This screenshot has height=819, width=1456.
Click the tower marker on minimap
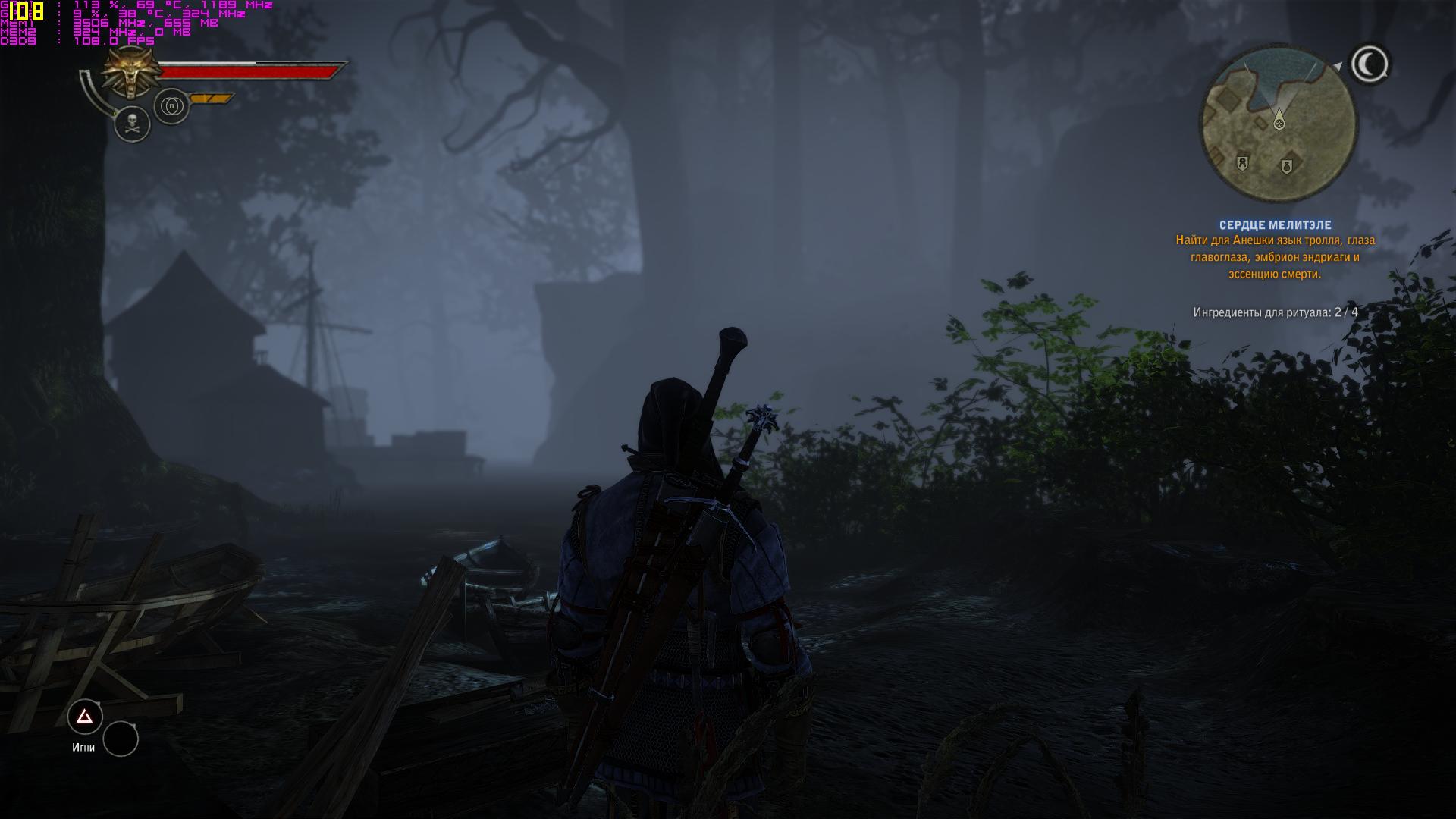(x=1242, y=162)
